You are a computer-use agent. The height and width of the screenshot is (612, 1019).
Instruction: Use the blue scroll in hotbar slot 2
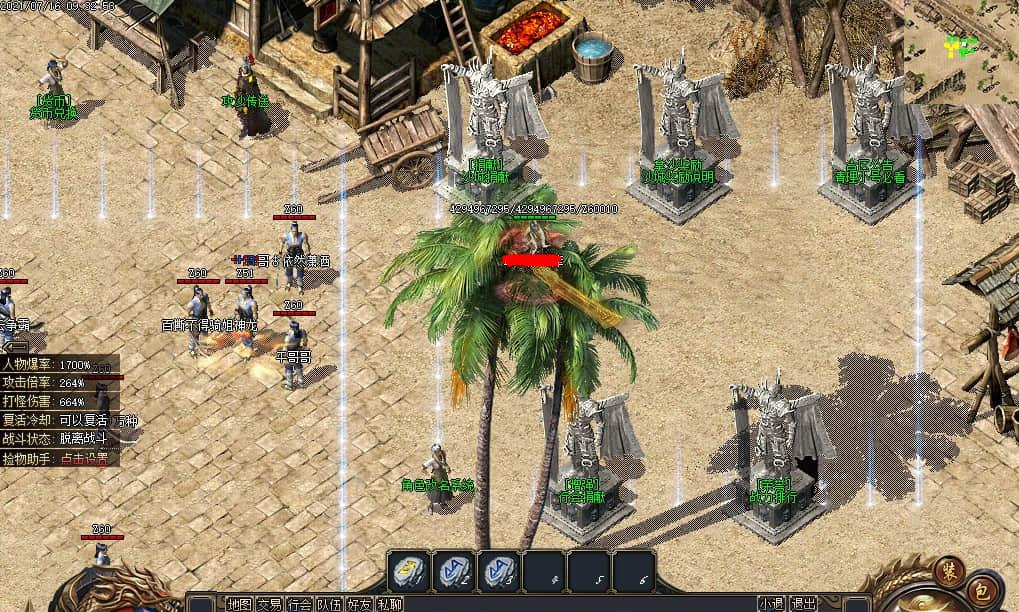(455, 571)
